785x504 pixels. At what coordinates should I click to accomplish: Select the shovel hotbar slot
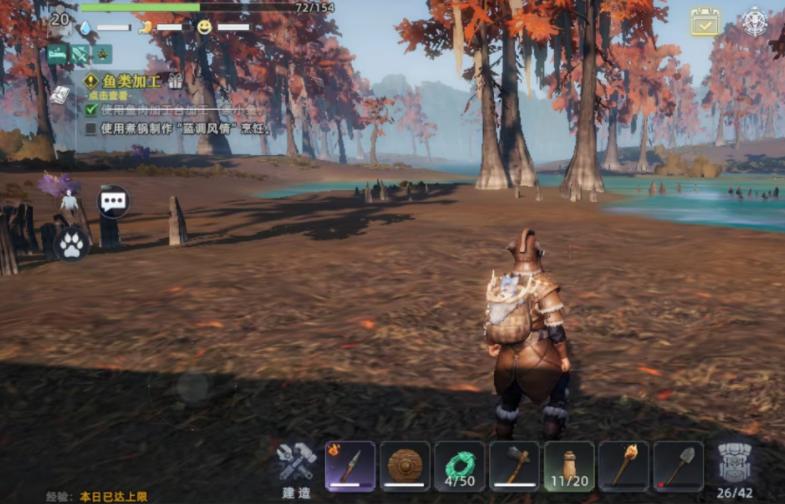[678, 466]
